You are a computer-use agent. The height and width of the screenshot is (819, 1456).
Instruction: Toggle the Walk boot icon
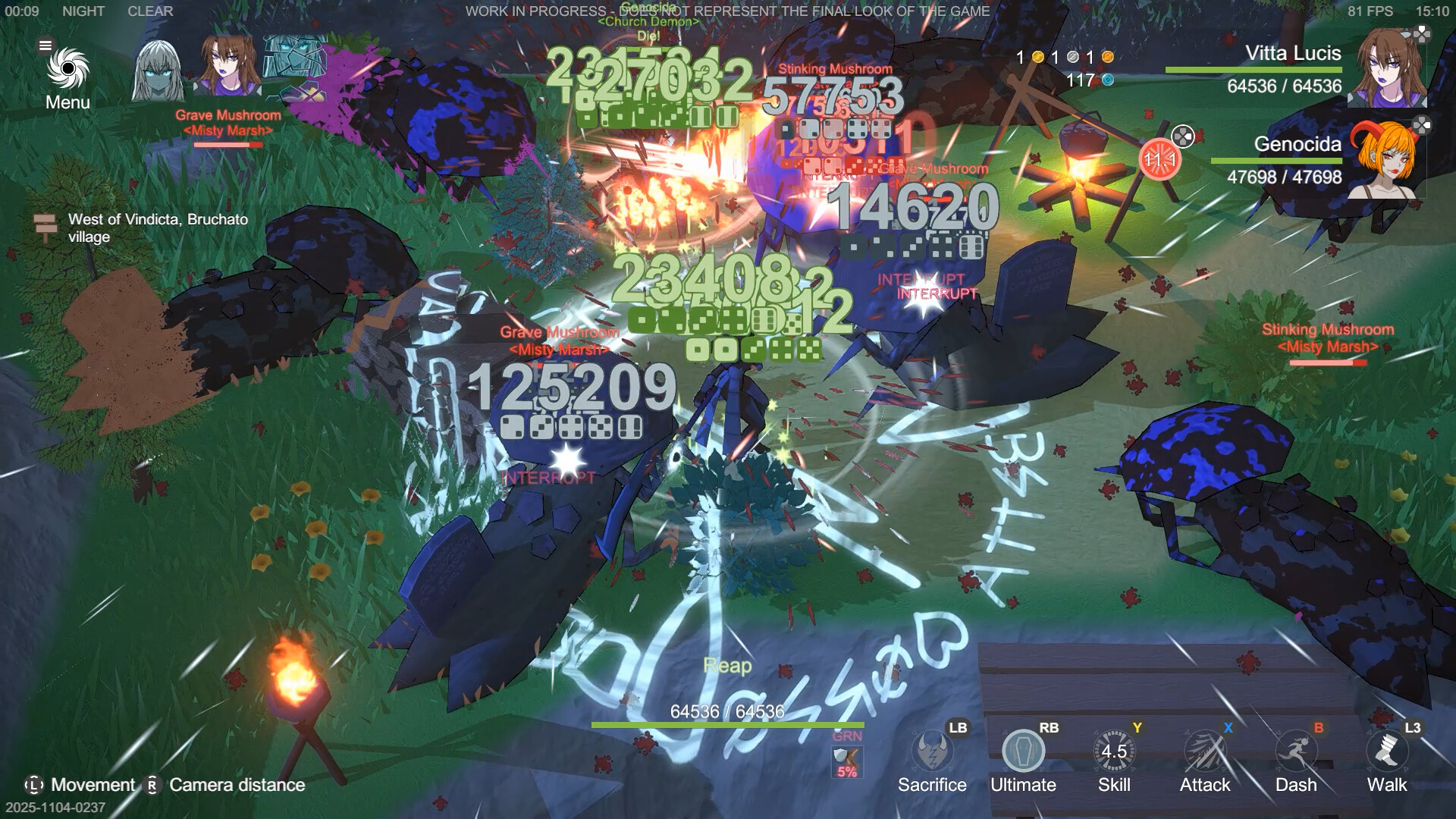tap(1387, 752)
